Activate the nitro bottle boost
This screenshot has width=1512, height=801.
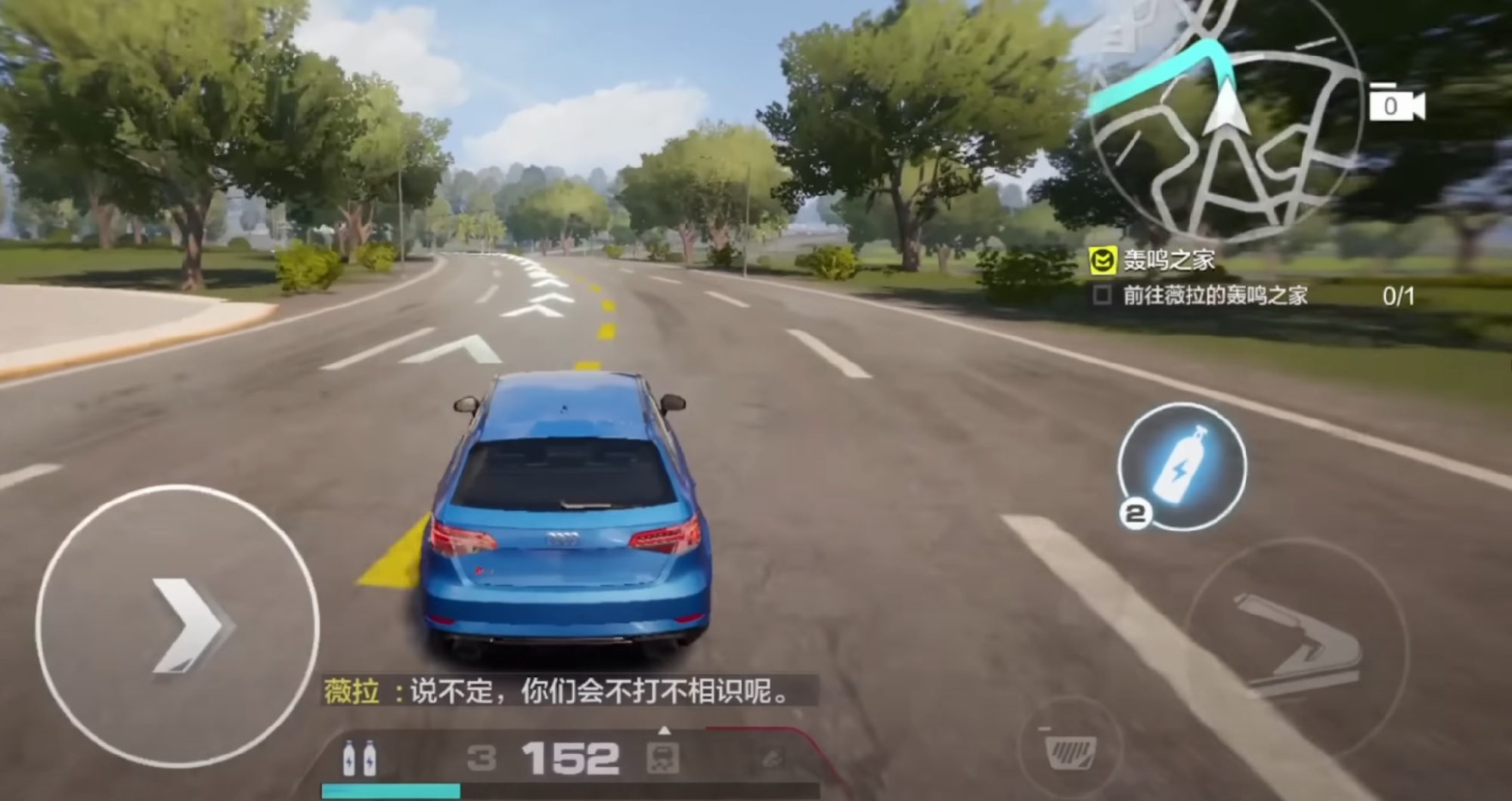coord(1182,465)
